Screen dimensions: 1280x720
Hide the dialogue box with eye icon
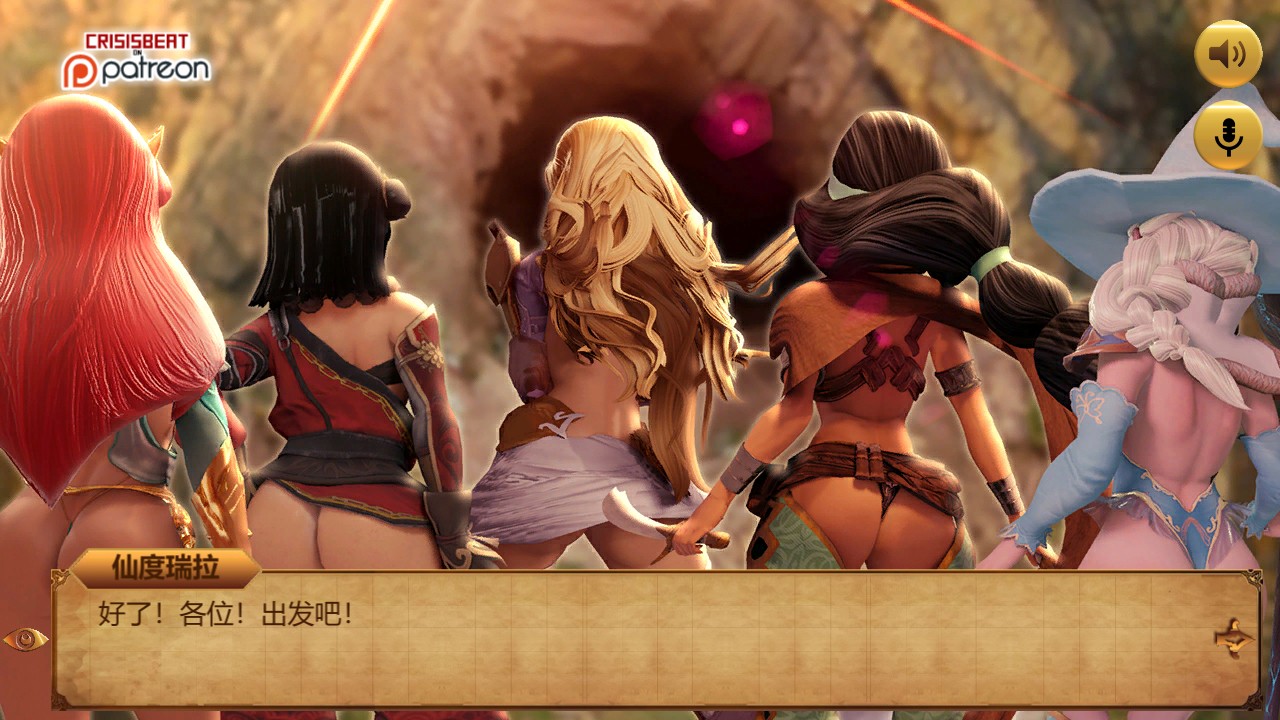[25, 639]
